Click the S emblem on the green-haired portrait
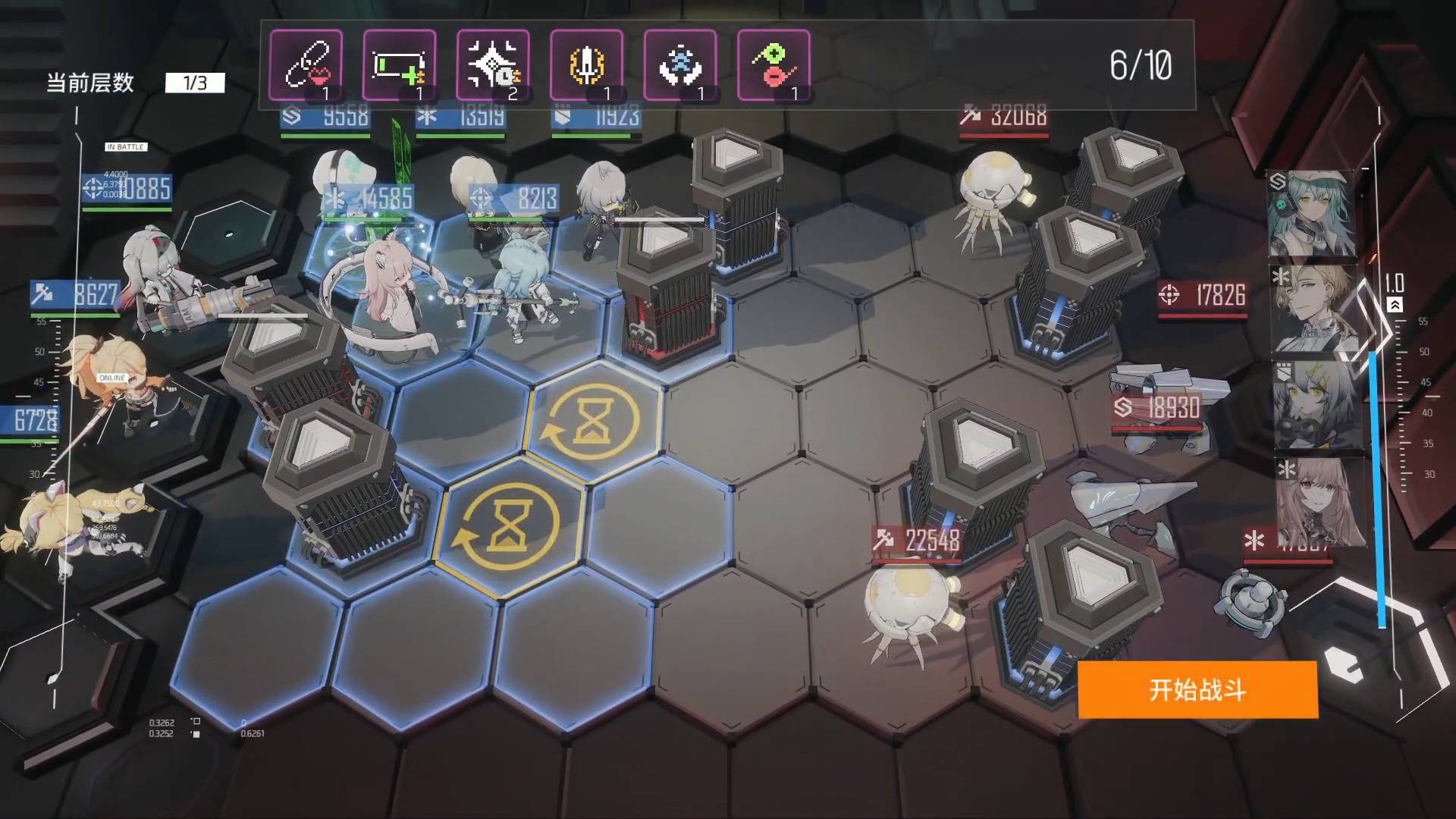Viewport: 1456px width, 819px height. [x=1277, y=179]
